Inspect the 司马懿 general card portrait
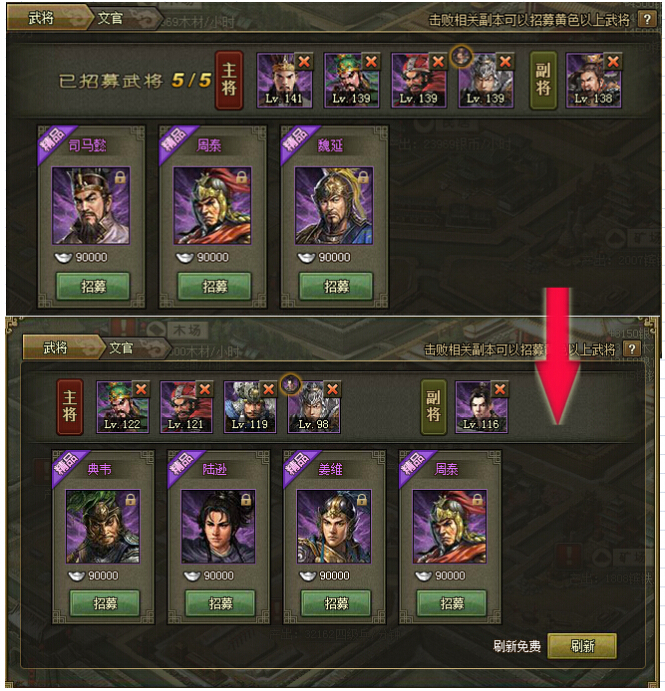This screenshot has height=691, width=665. tap(91, 207)
